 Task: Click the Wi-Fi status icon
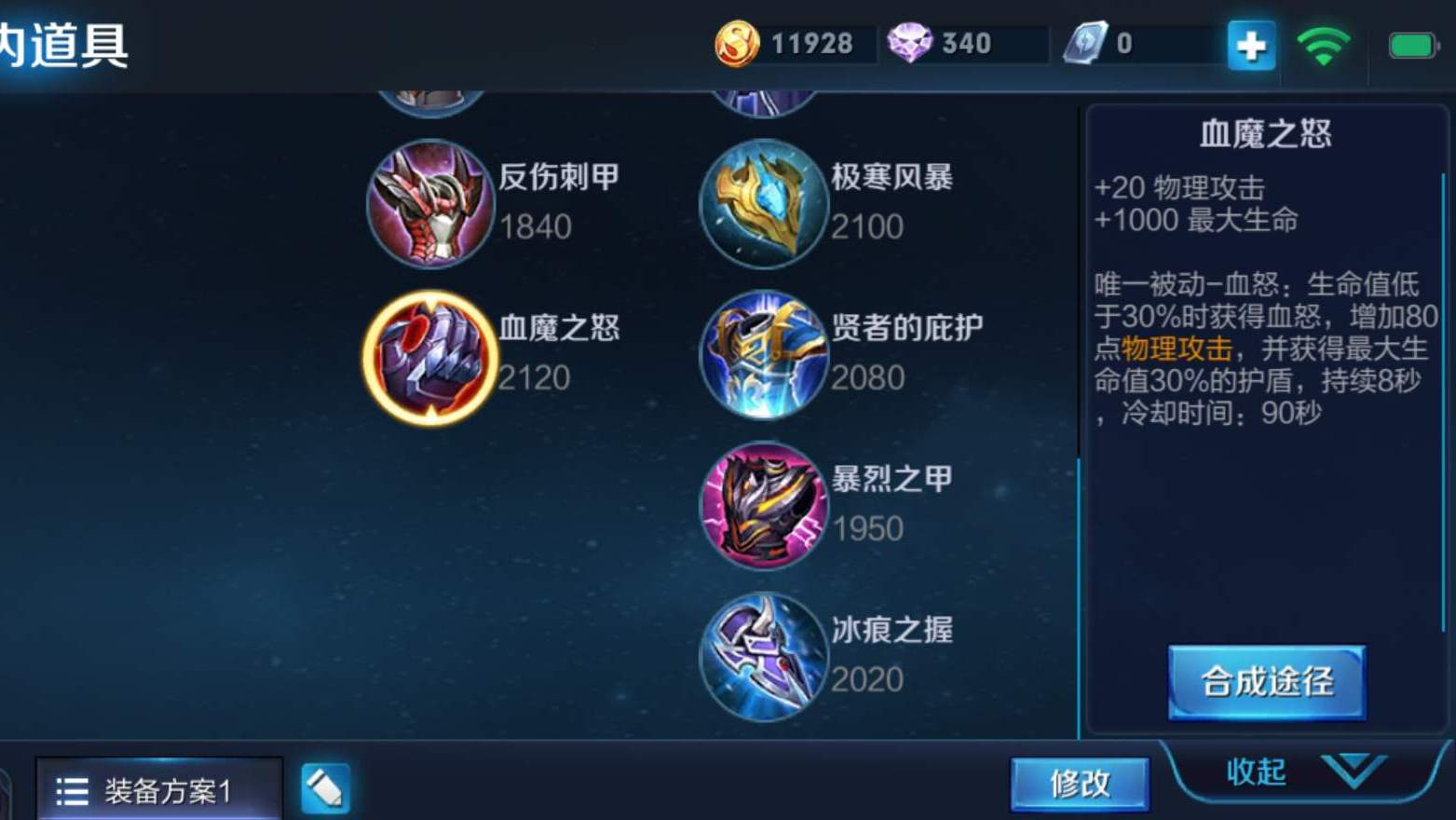point(1324,42)
